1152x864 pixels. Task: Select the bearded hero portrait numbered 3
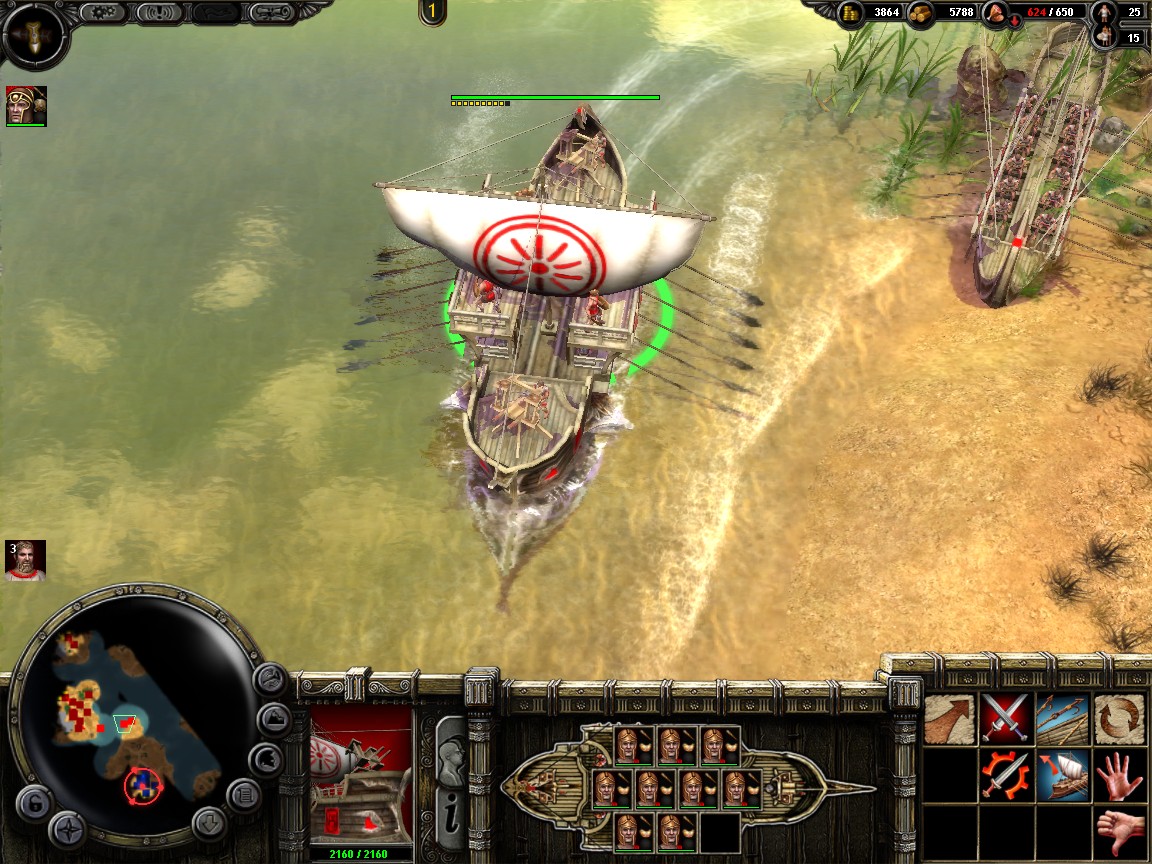coord(25,561)
